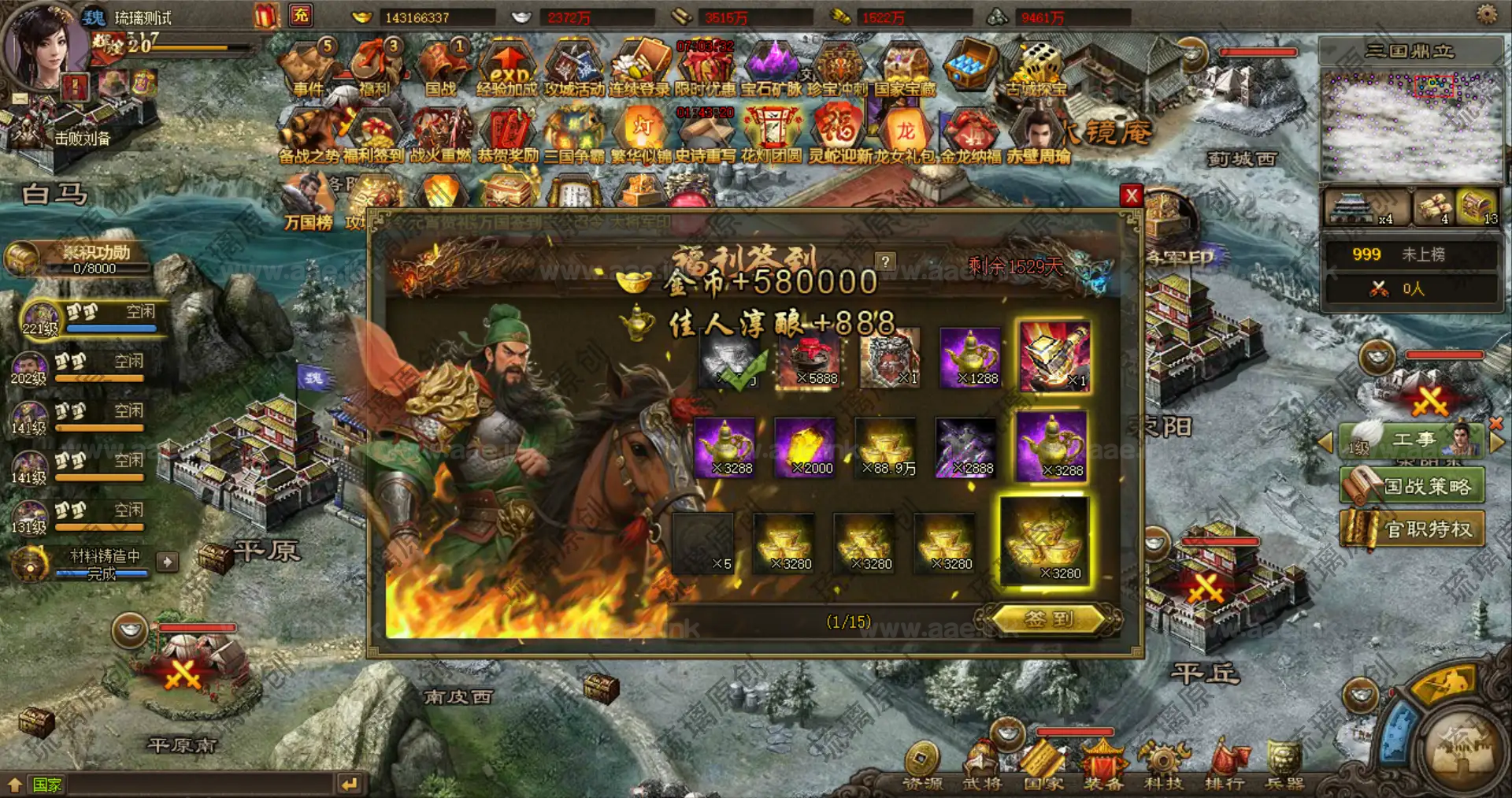Image resolution: width=1512 pixels, height=798 pixels.
Task: Close the 福利签到 sign-in popup
Action: coord(1132,195)
